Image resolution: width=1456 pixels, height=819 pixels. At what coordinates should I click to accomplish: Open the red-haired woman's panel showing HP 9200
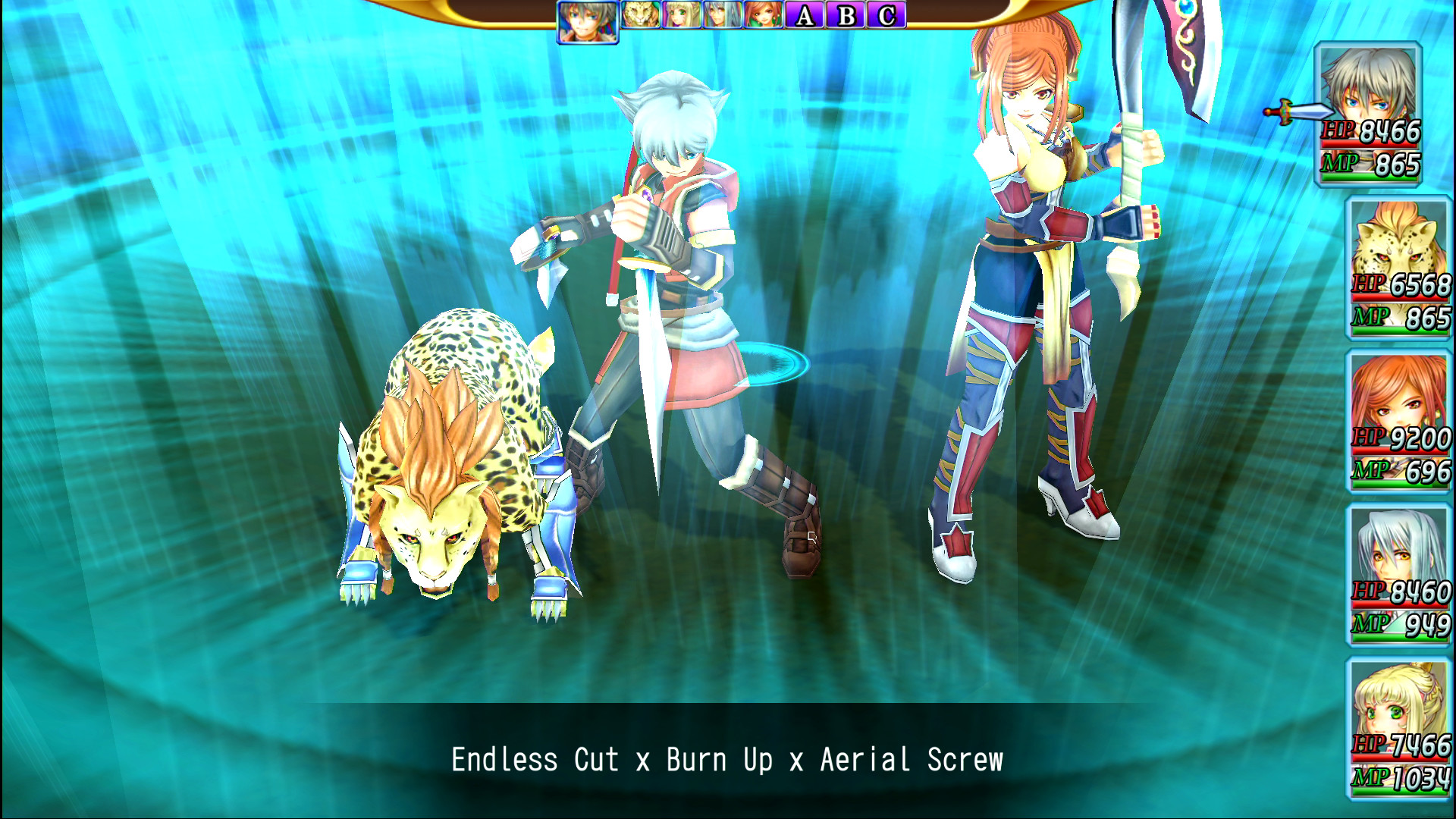pyautogui.click(x=1399, y=421)
